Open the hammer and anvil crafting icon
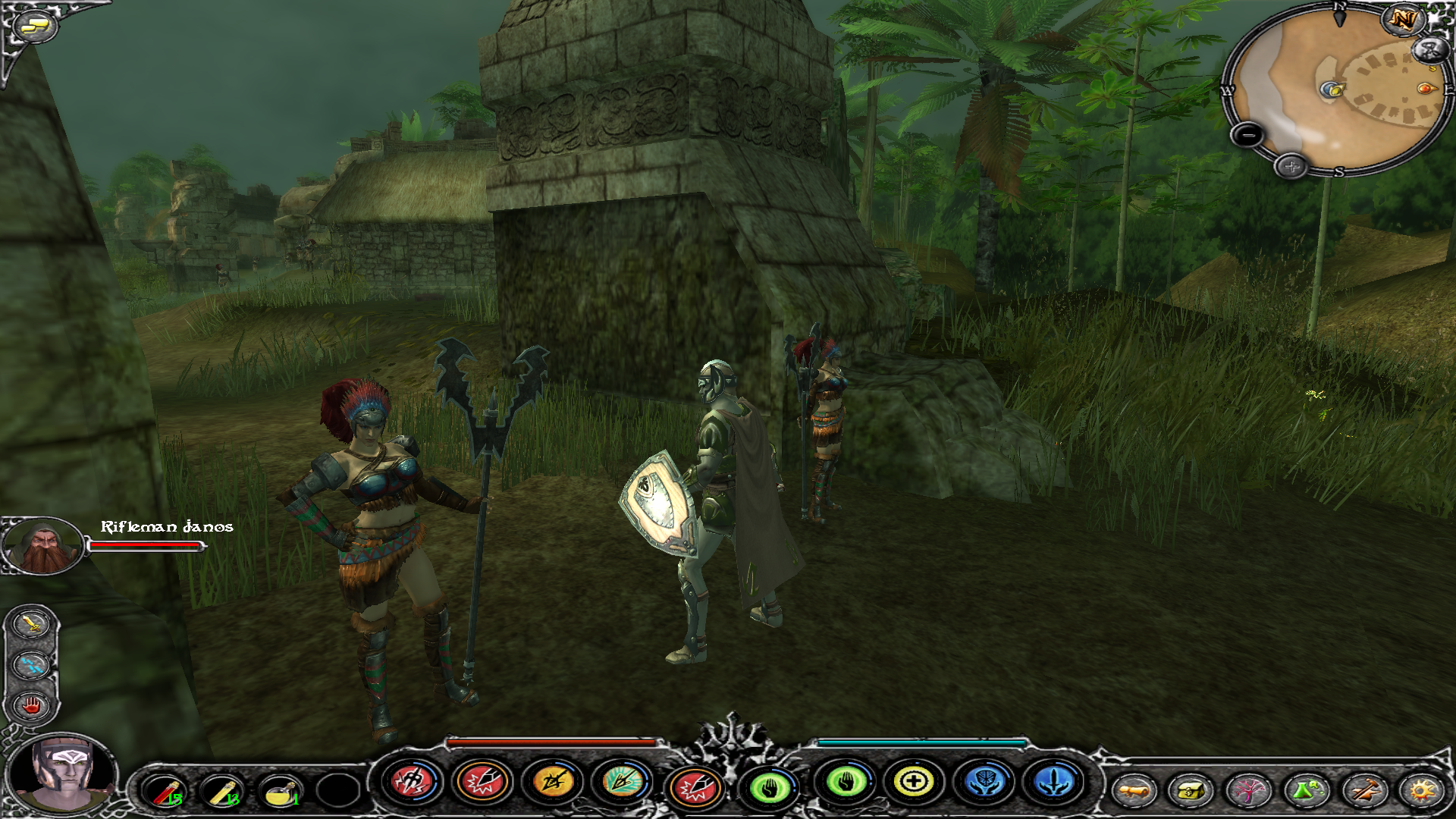The width and height of the screenshot is (1456, 819). click(1363, 792)
